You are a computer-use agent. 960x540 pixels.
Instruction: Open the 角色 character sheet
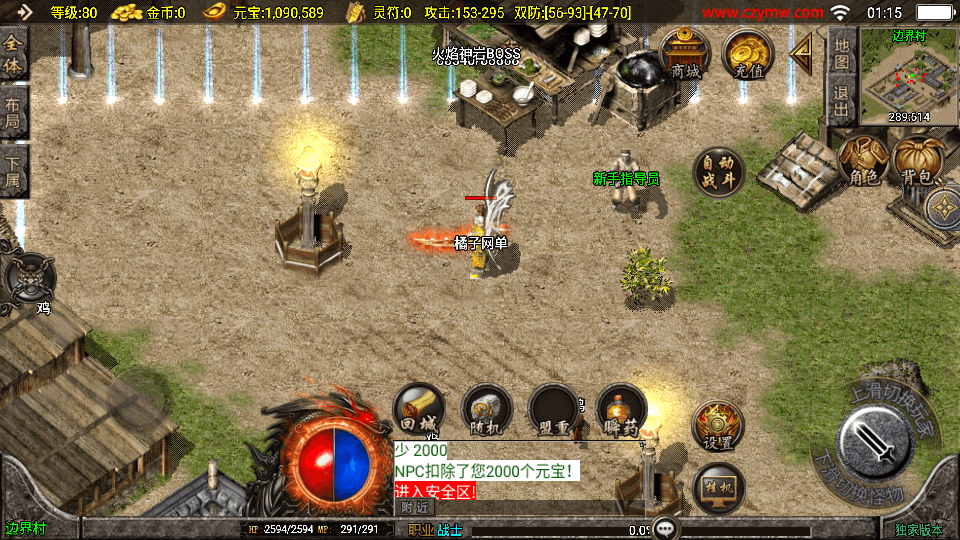pyautogui.click(x=863, y=160)
